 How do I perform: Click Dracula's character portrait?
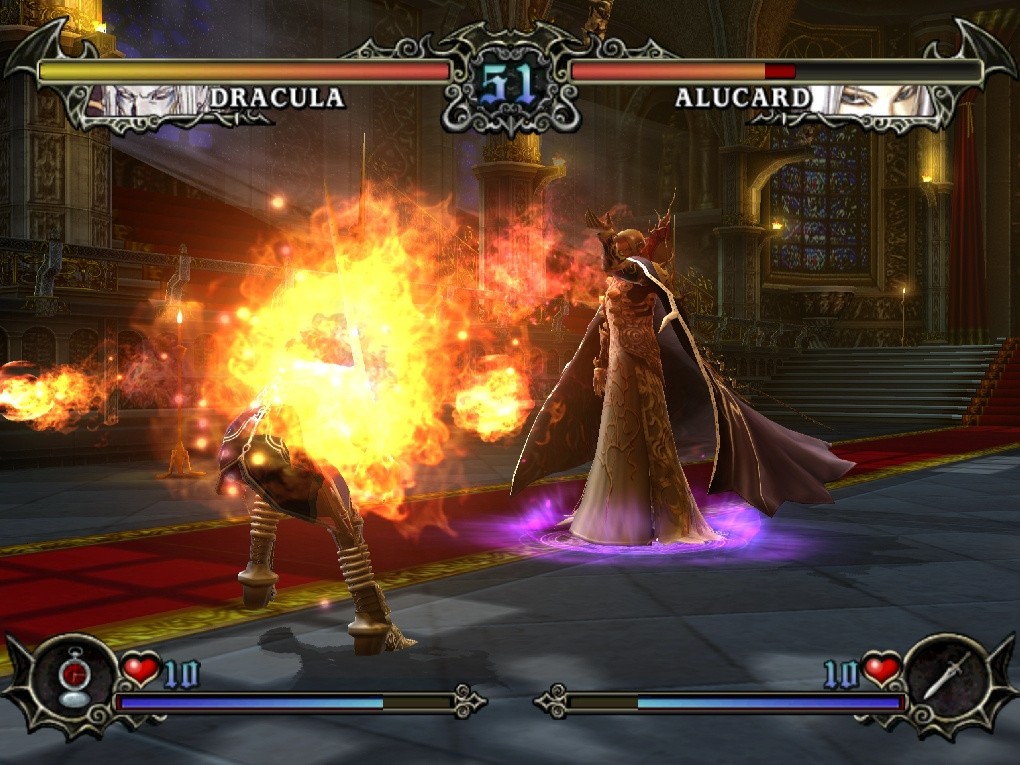(x=150, y=100)
